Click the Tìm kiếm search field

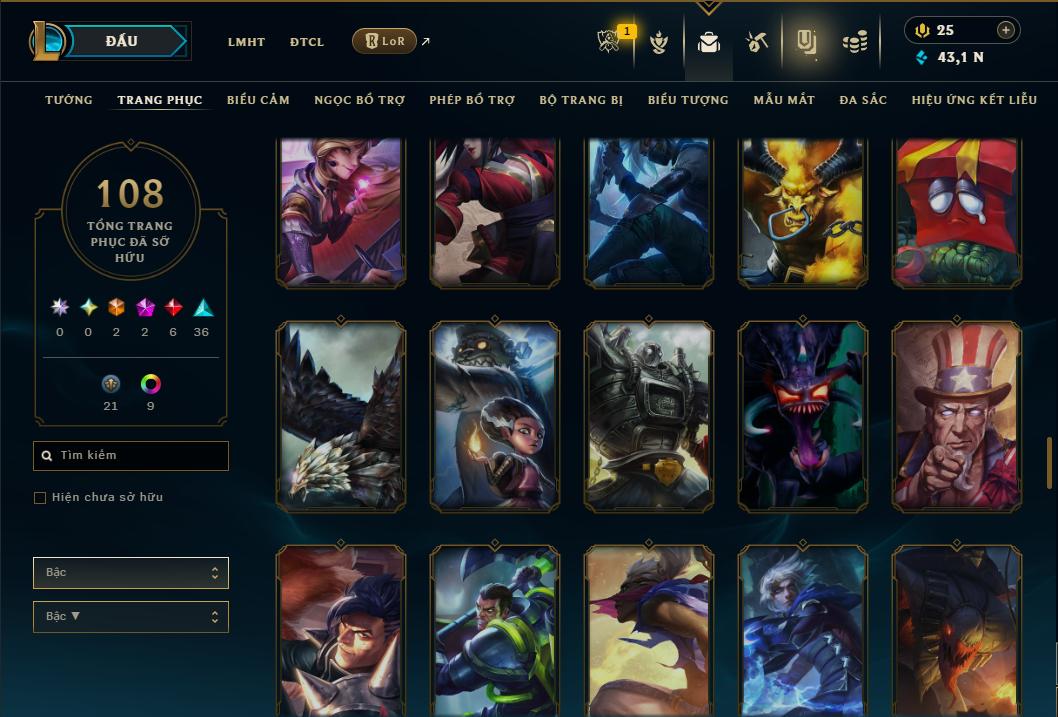[131, 456]
